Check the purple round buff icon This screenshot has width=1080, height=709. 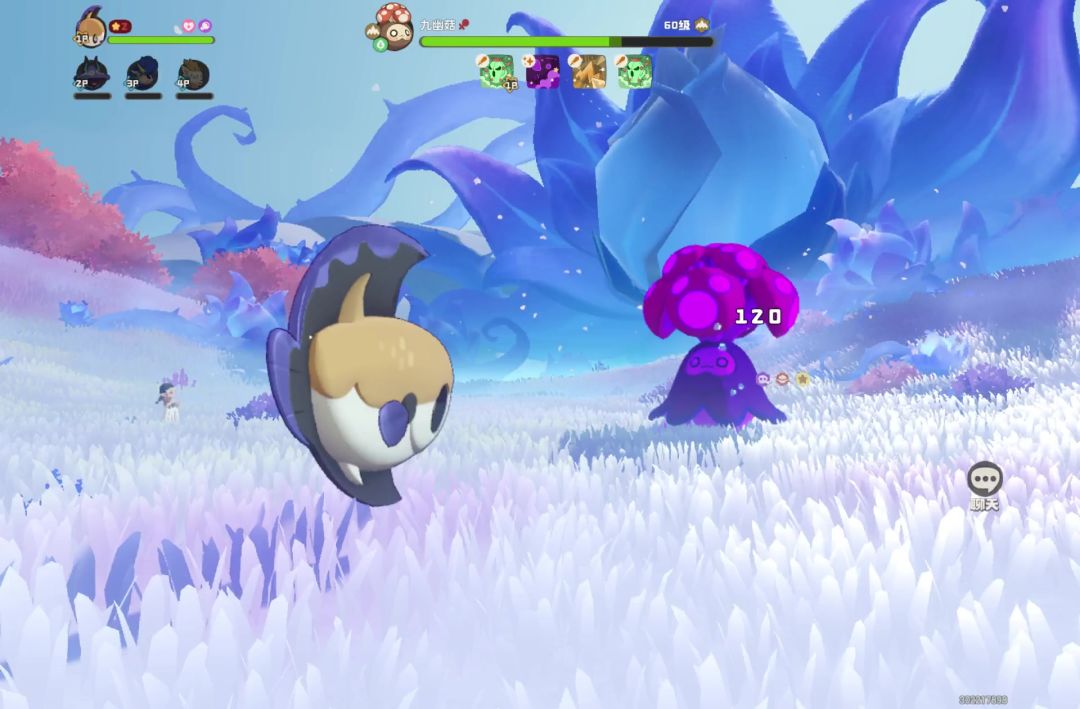point(204,26)
